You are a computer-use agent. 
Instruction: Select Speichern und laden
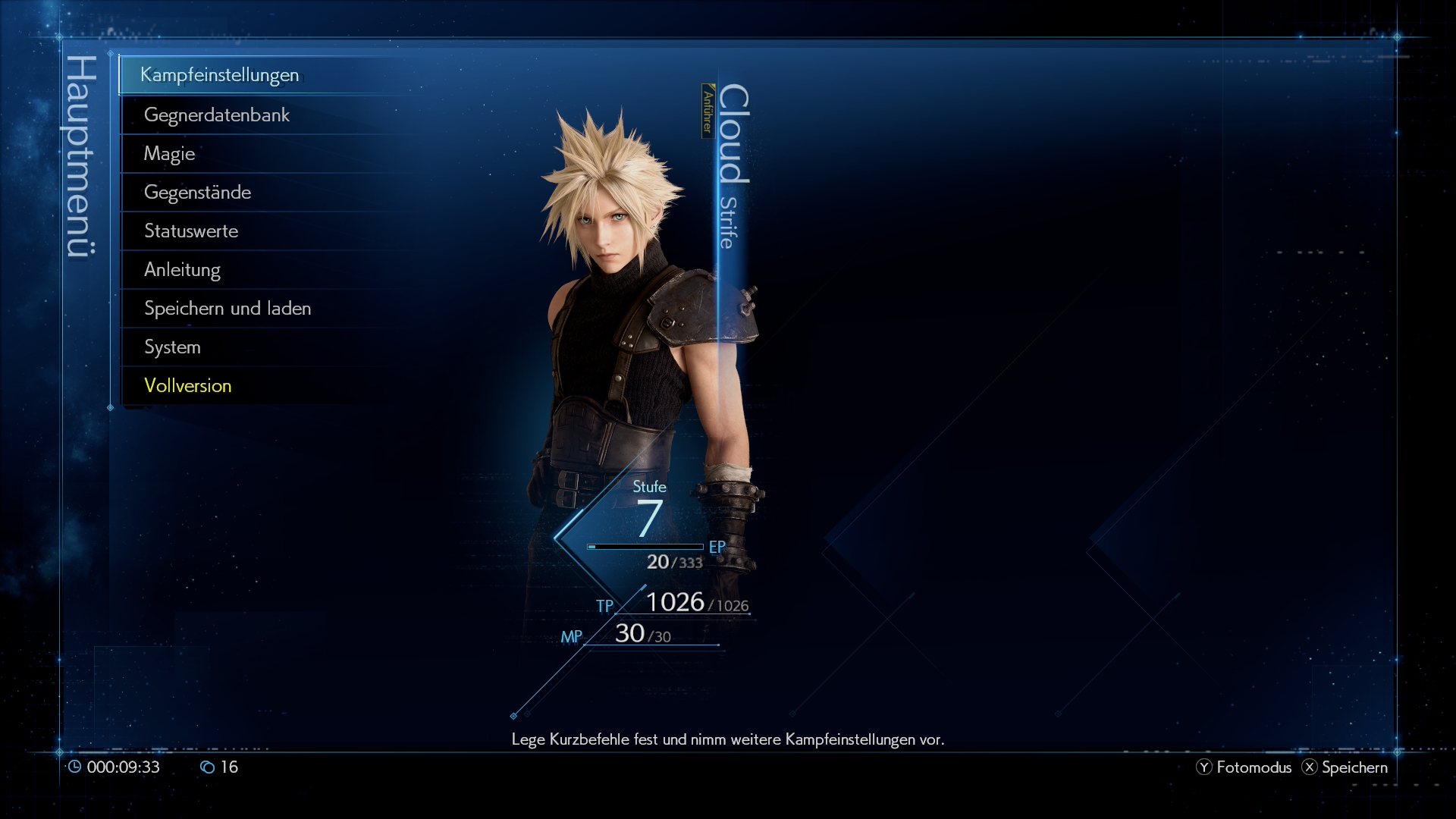(x=227, y=309)
